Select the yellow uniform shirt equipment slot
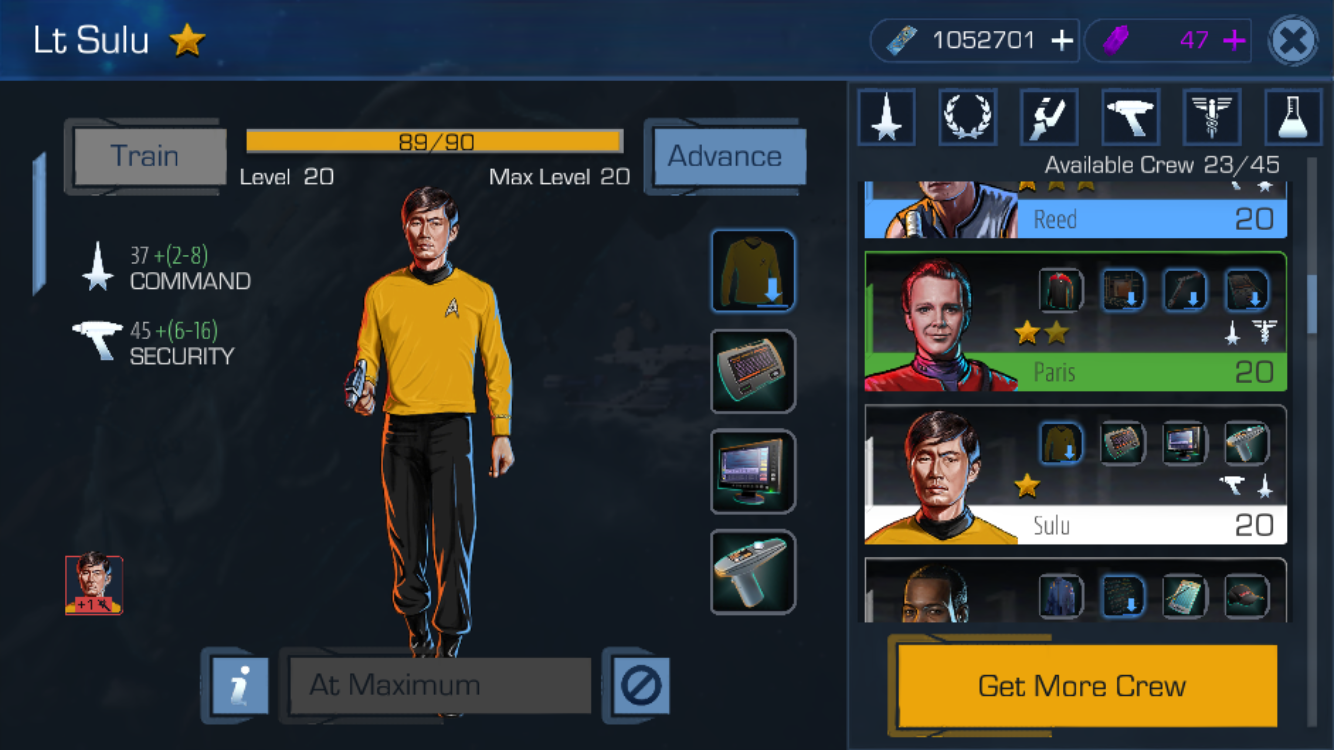The height and width of the screenshot is (750, 1334). pyautogui.click(x=753, y=271)
